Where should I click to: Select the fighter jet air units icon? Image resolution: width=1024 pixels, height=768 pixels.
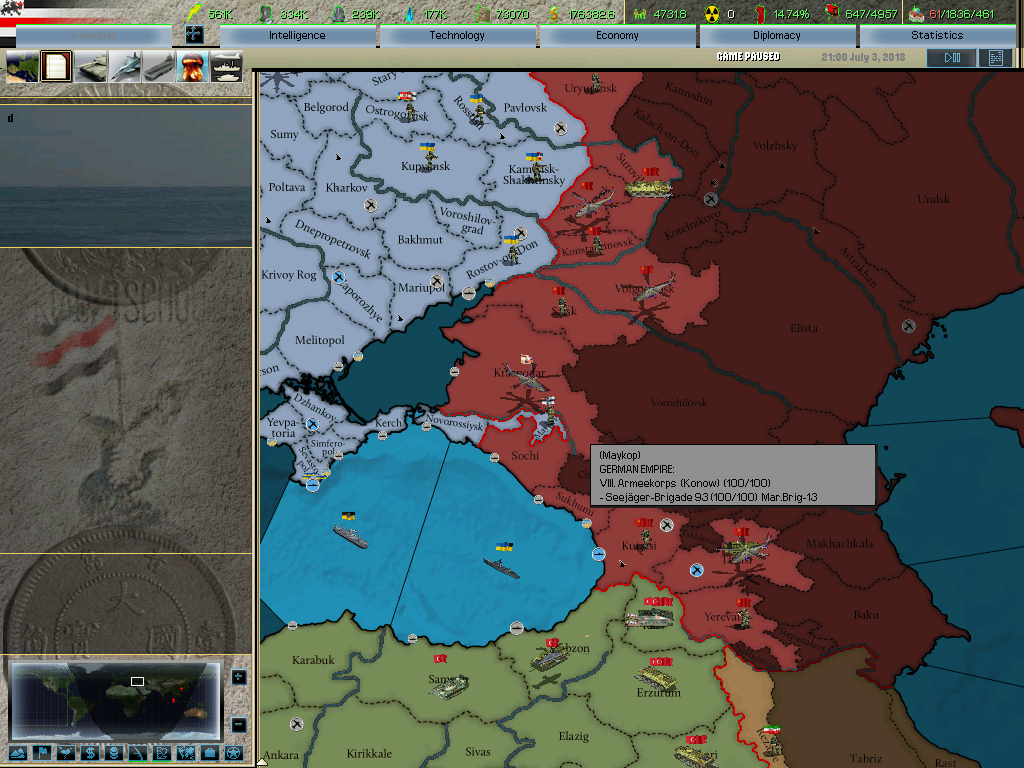click(x=125, y=67)
